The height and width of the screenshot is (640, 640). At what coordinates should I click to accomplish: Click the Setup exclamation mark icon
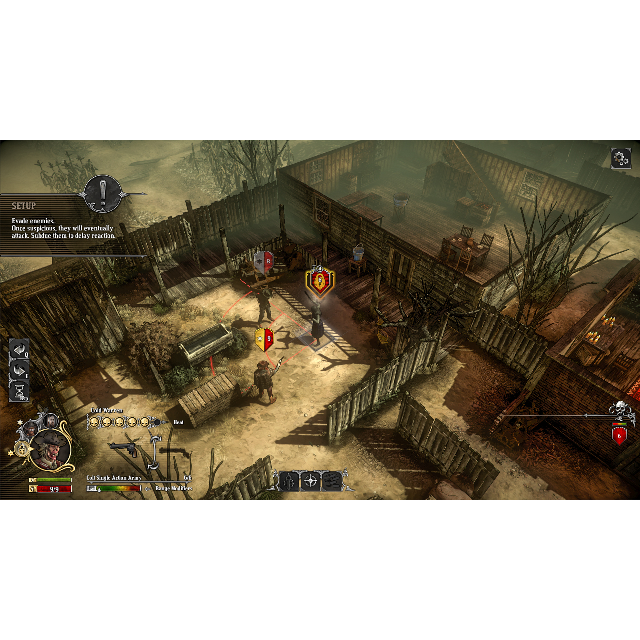[x=102, y=192]
